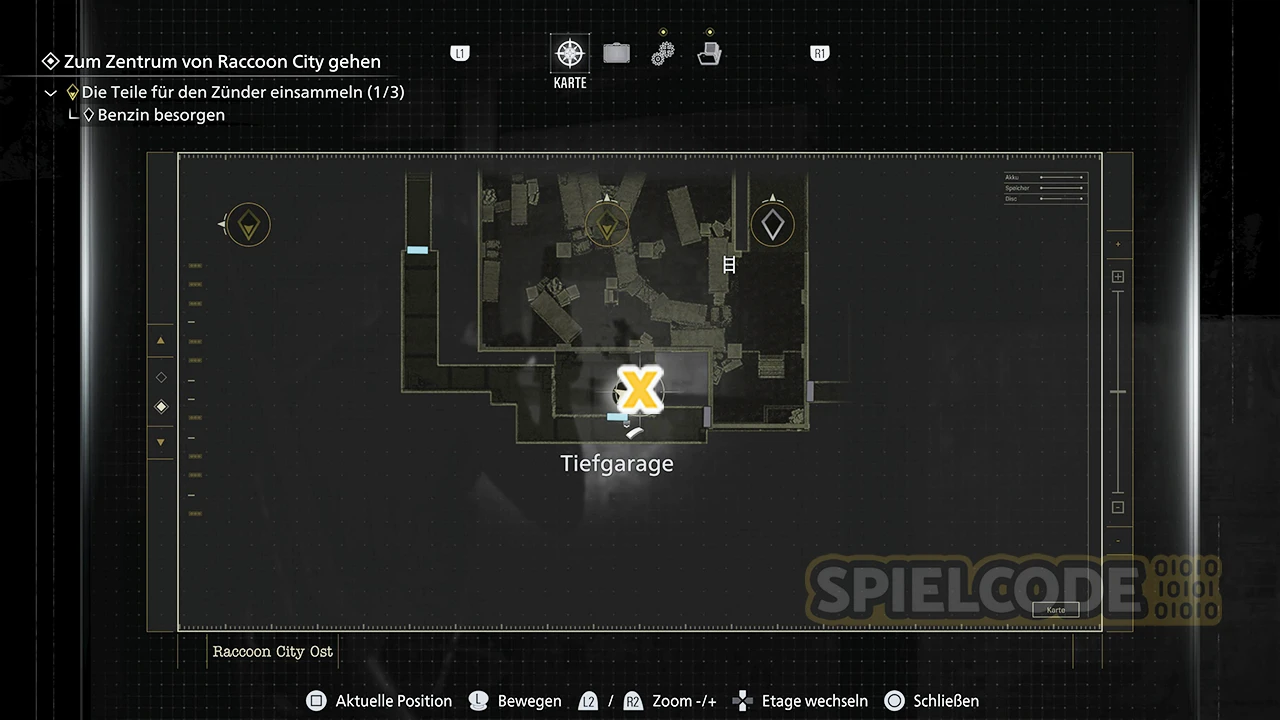Collapse the Zünder parts objective list
This screenshot has width=1280, height=720.
point(51,93)
